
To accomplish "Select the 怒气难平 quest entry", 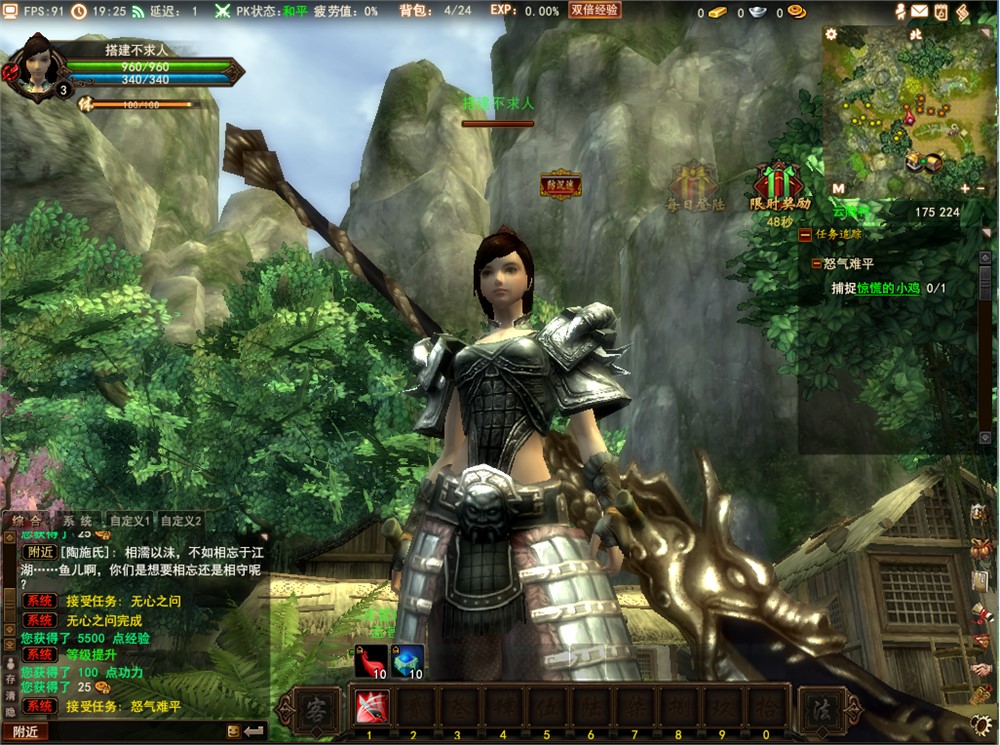I will 848,263.
